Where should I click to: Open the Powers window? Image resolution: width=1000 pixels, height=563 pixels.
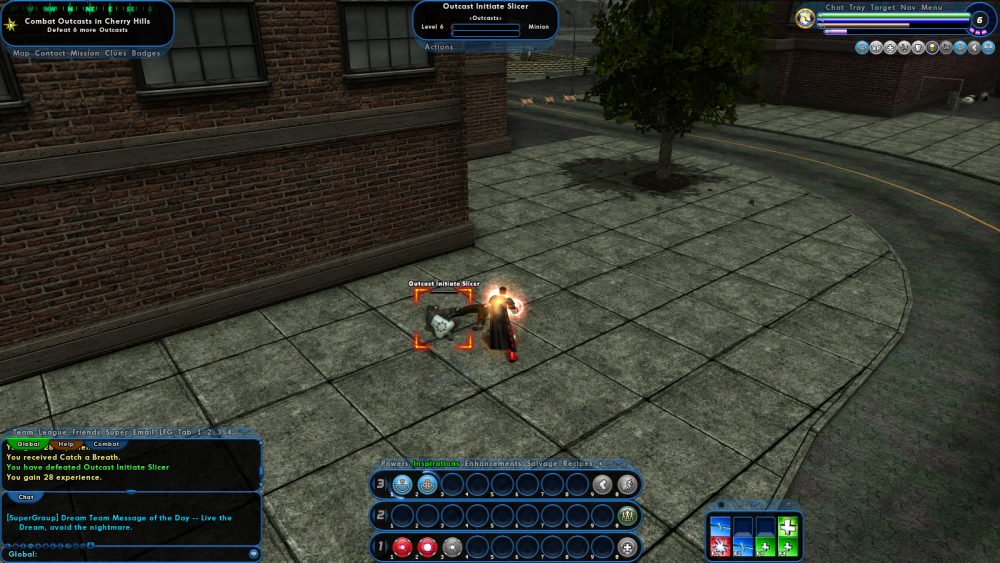394,464
